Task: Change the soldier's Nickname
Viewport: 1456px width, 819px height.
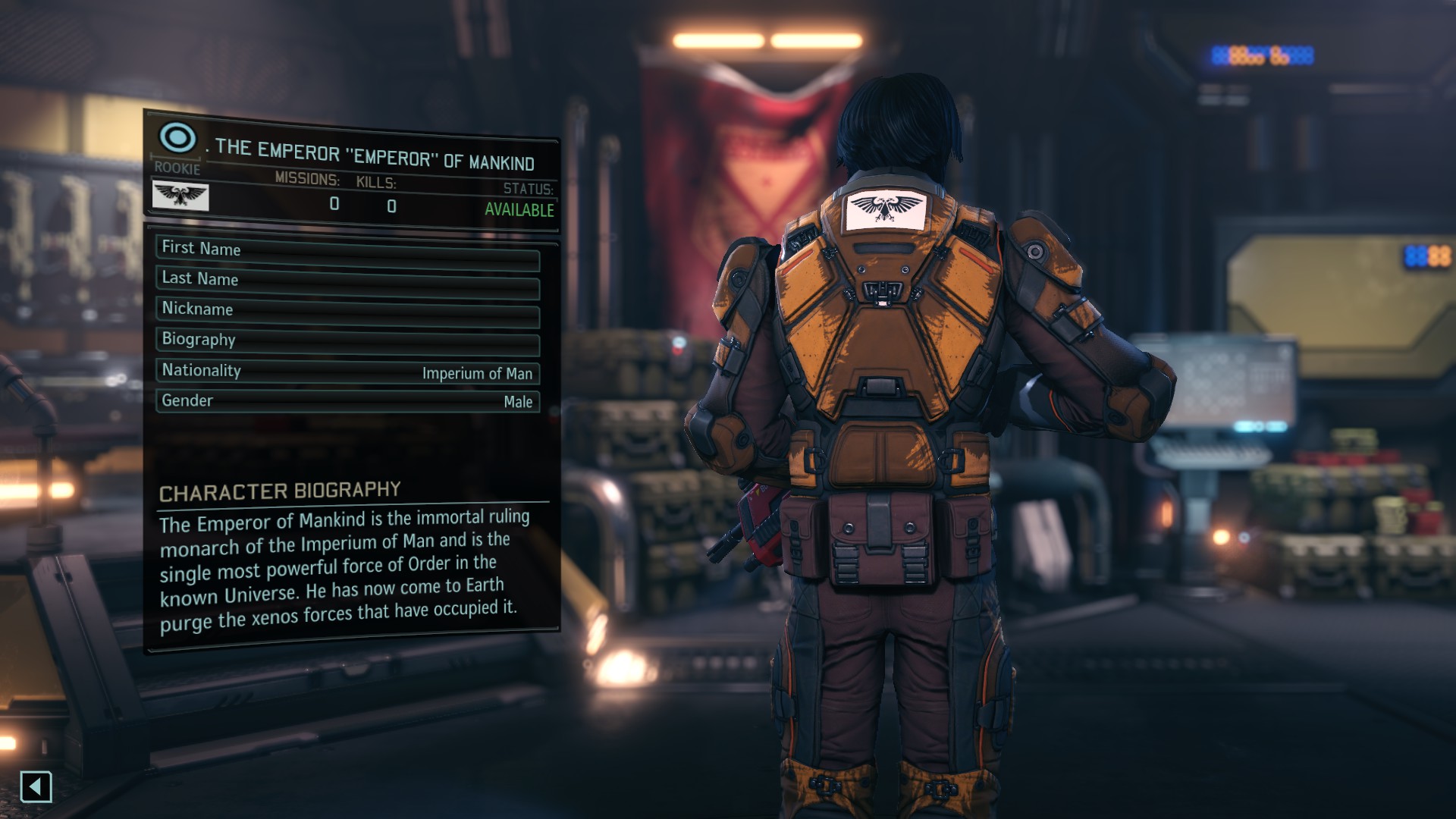Action: 347,312
